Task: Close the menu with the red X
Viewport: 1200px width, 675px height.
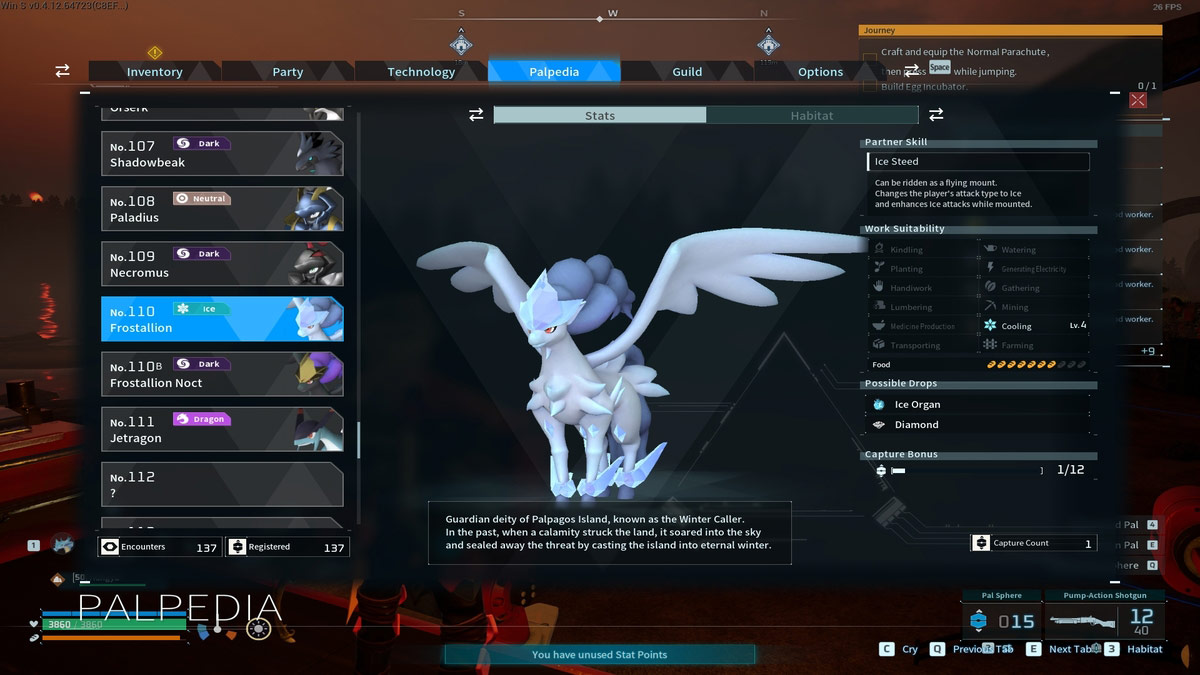Action: click(1138, 99)
